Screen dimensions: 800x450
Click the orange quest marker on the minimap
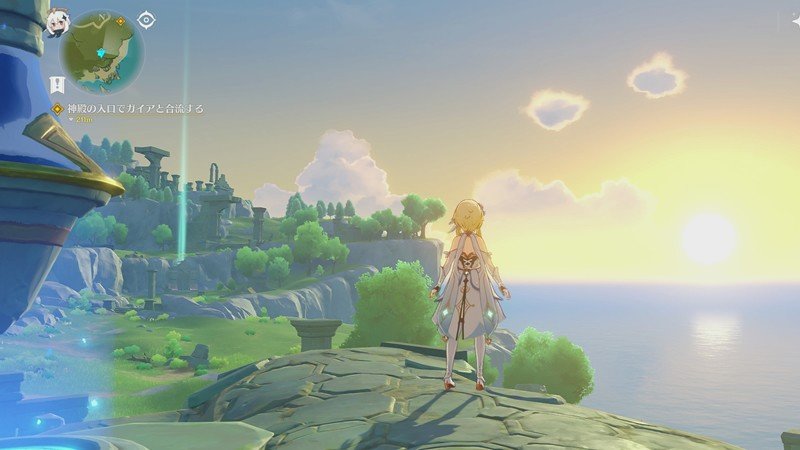[x=121, y=21]
